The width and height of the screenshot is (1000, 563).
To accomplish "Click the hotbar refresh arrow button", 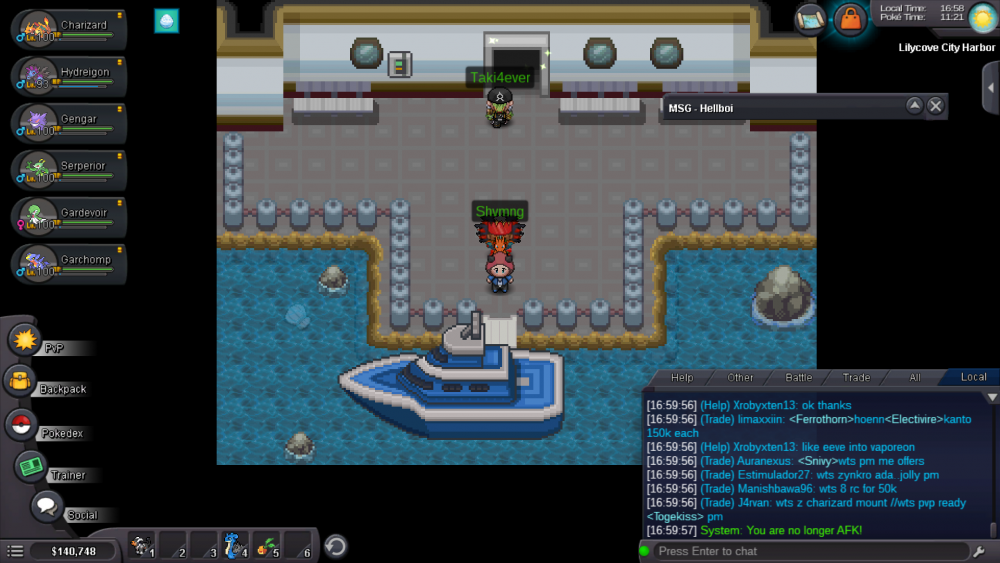I will click(x=337, y=546).
